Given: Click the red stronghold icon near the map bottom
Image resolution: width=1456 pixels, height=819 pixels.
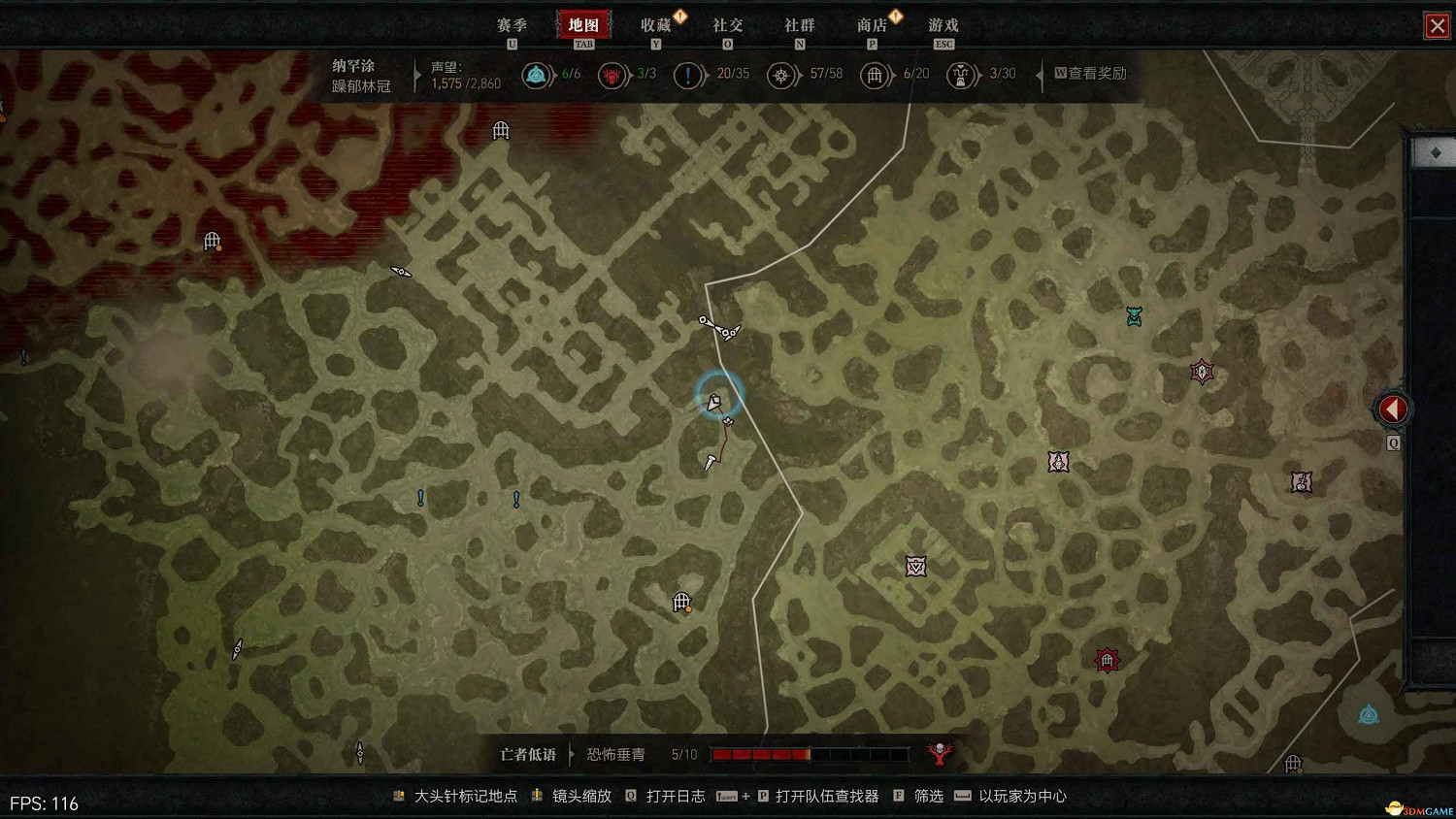Looking at the screenshot, I should 1107,659.
